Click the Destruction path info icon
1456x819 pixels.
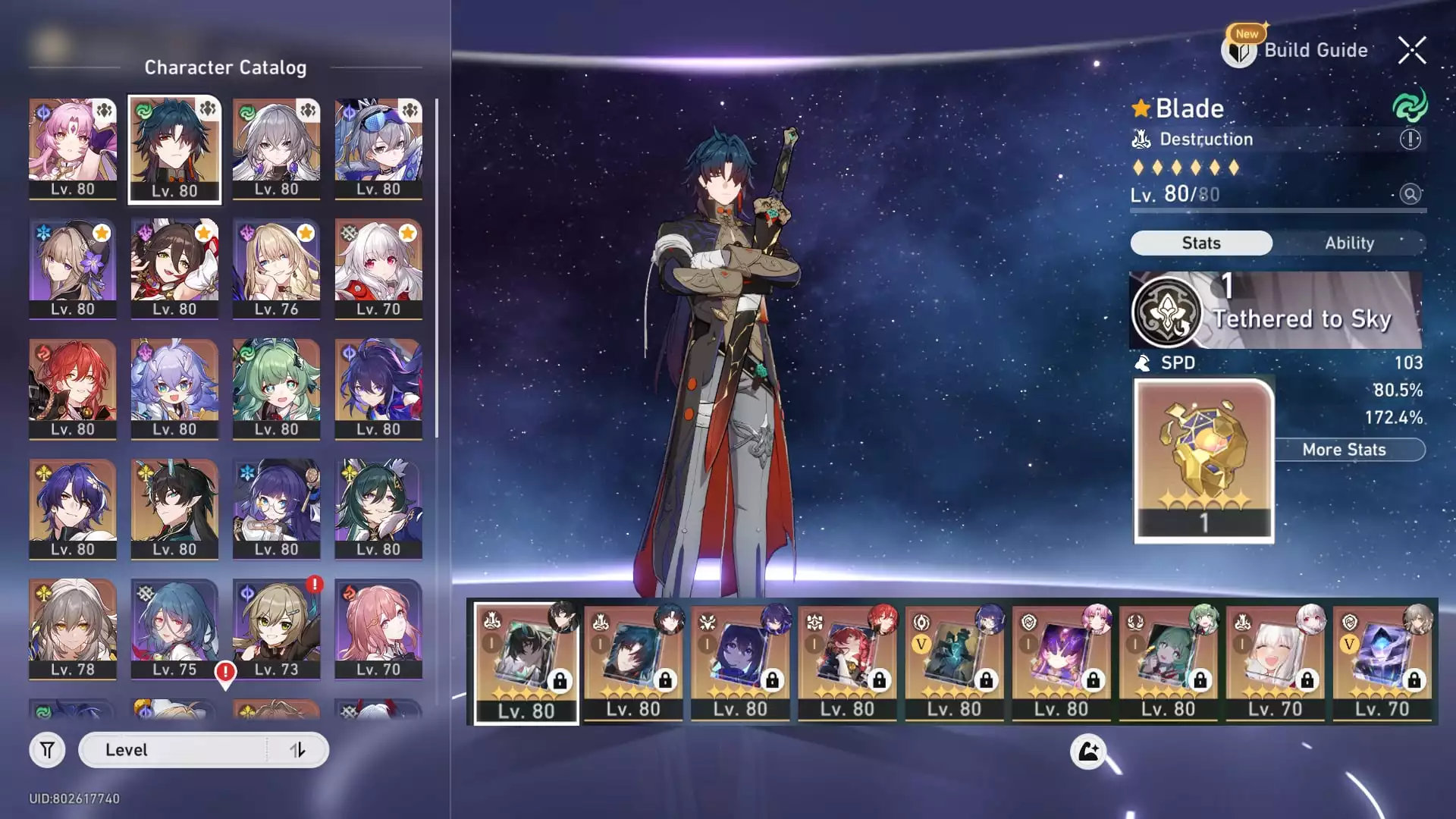point(1410,140)
